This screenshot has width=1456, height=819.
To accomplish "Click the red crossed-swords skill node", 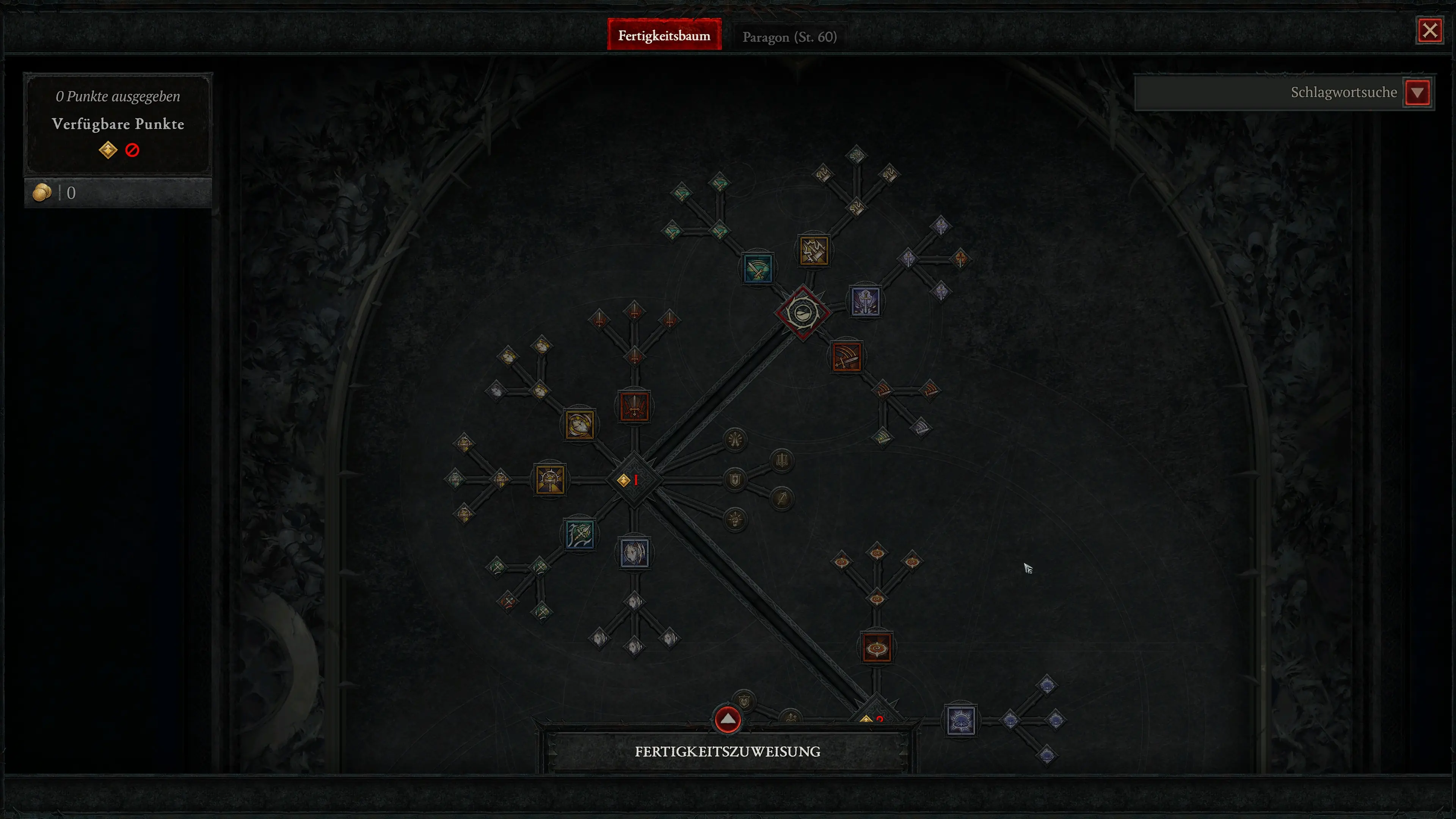I will 634,407.
